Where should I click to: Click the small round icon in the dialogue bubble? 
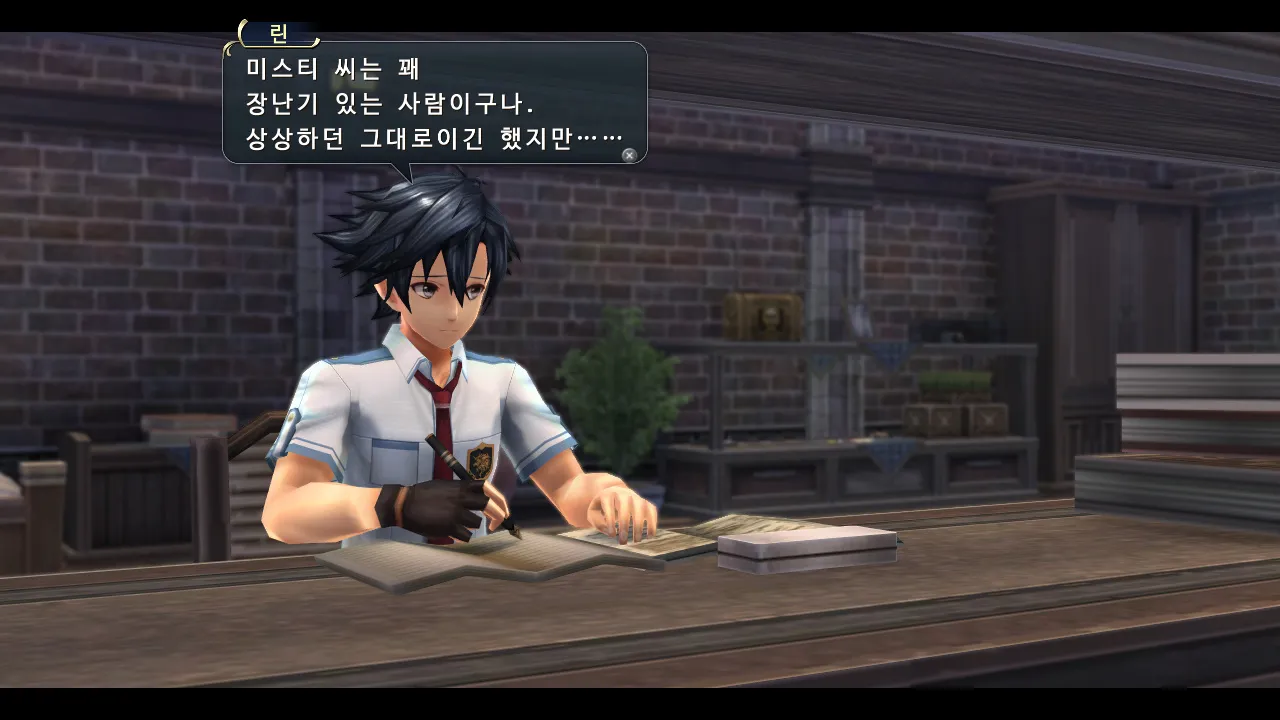pos(629,155)
